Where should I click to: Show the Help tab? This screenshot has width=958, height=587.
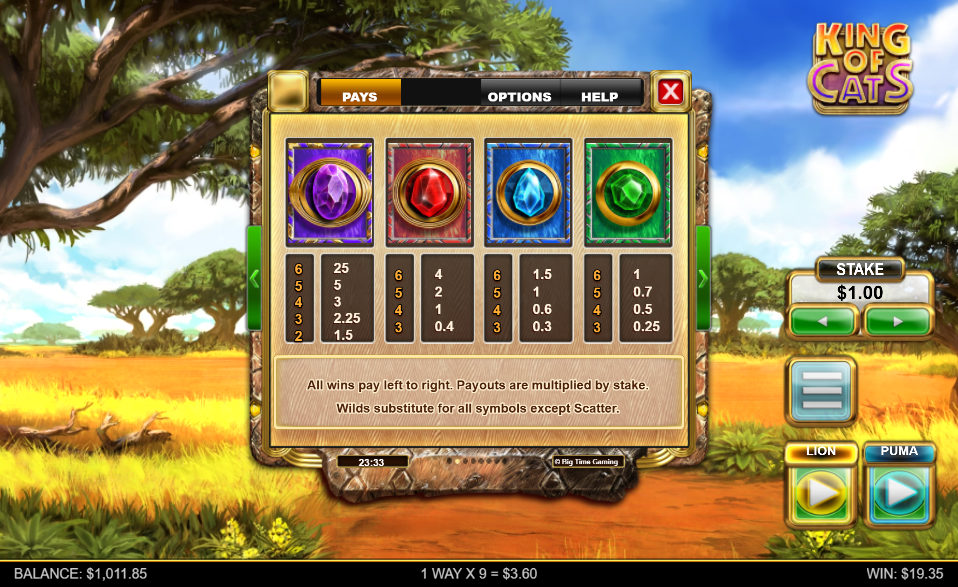click(x=600, y=96)
